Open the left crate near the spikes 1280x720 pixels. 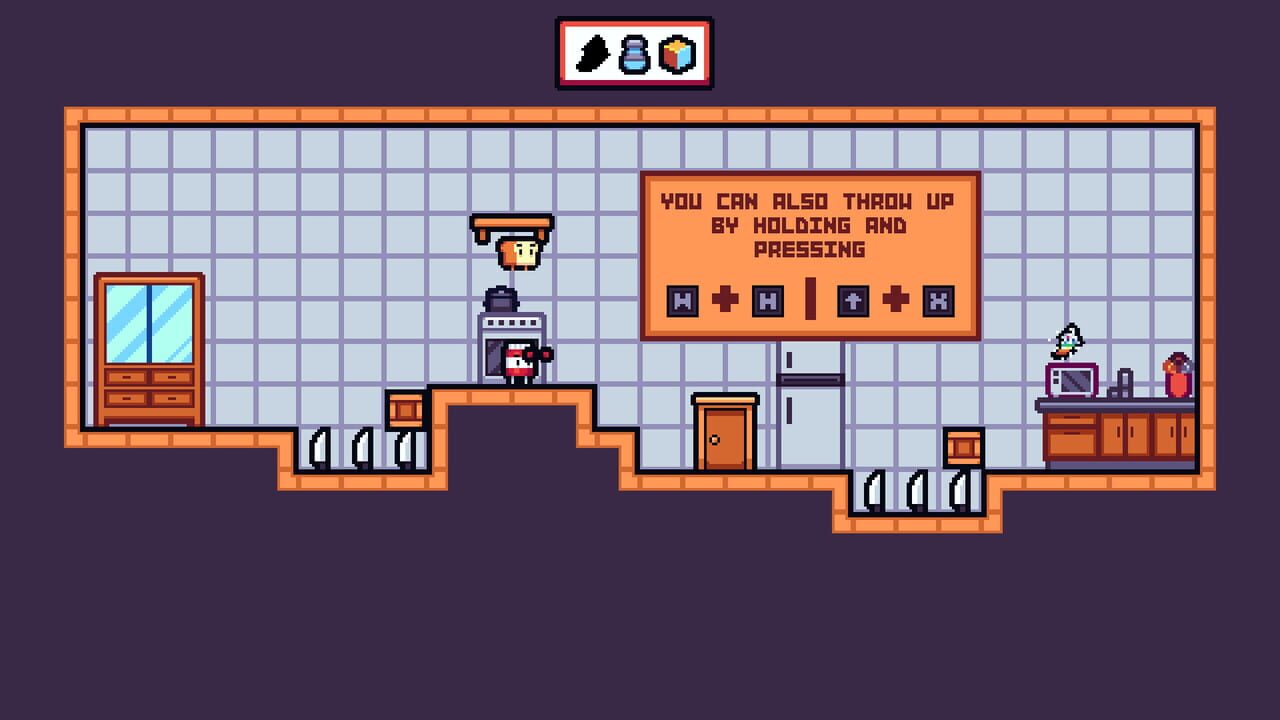[x=406, y=410]
